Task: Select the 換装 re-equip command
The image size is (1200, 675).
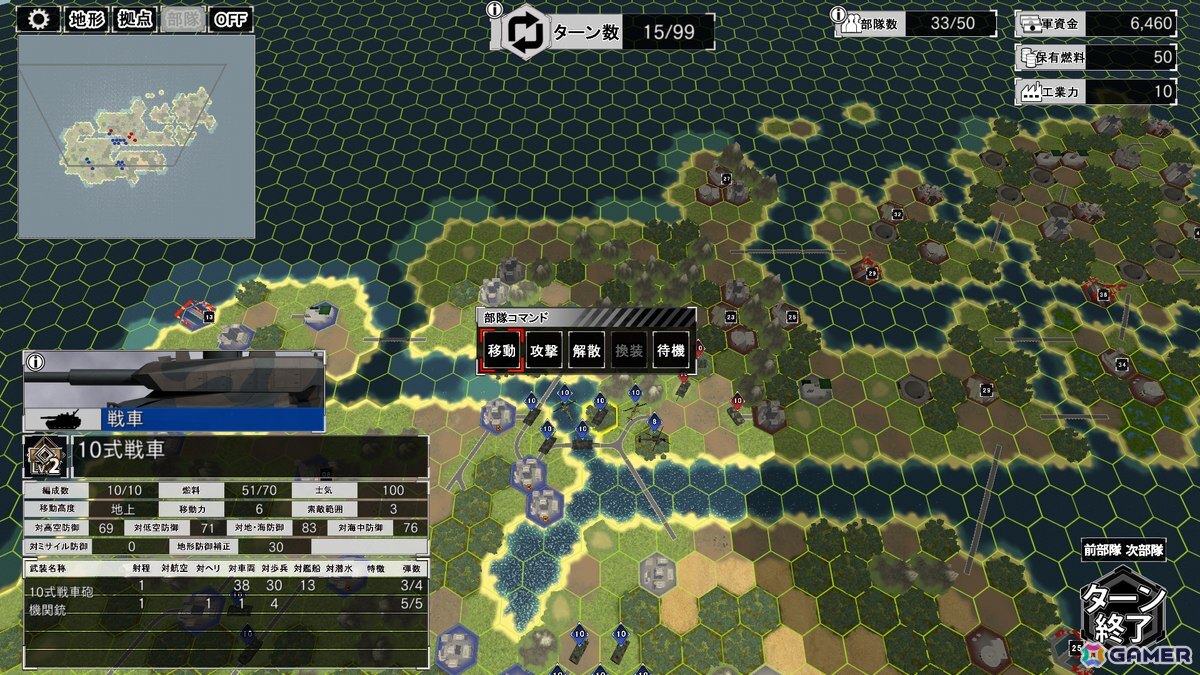Action: [630, 351]
